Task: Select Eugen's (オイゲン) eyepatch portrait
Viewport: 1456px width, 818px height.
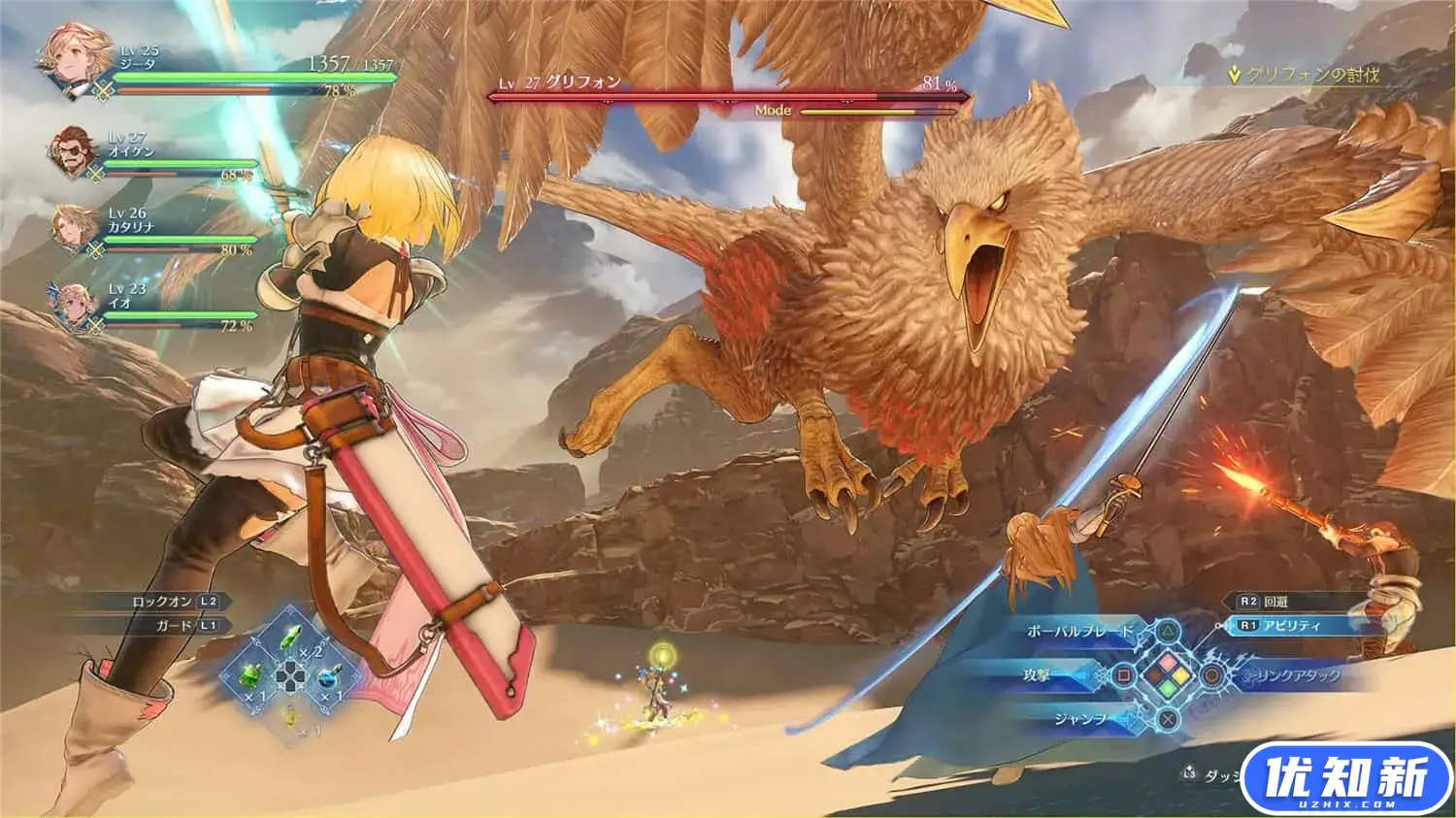Action: (x=75, y=152)
